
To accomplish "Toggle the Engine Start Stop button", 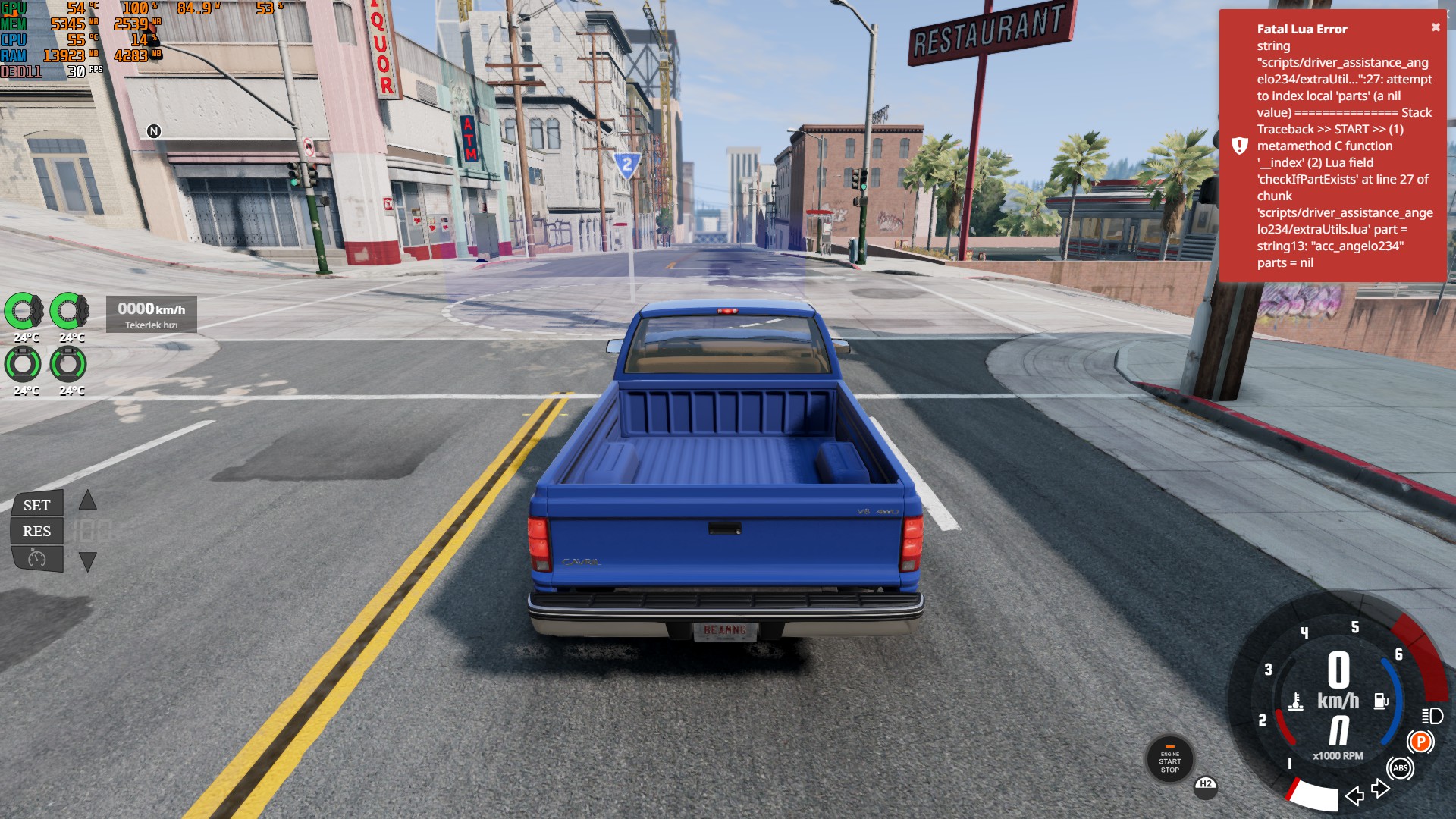I will click(x=1169, y=760).
